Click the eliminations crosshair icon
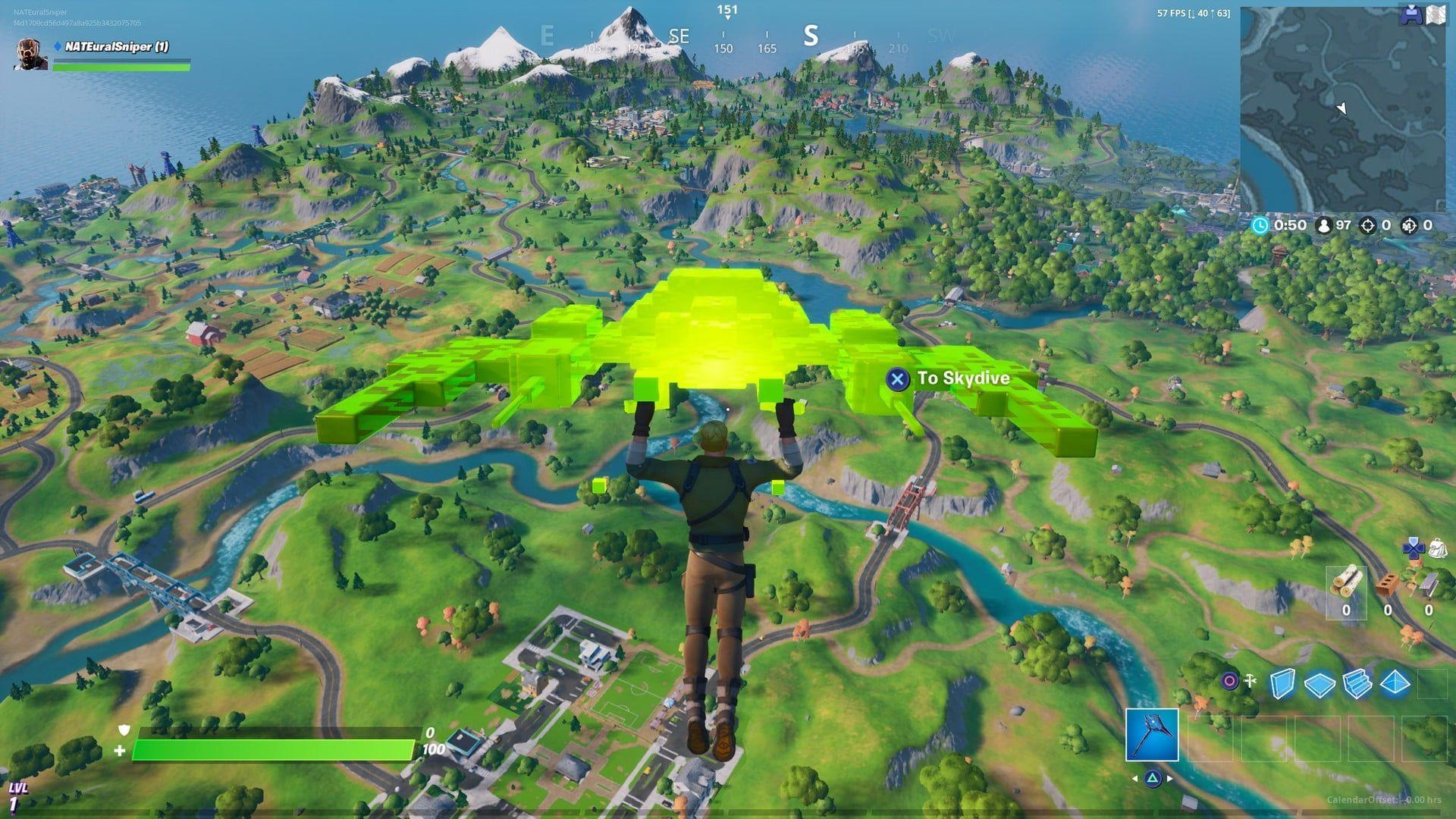 (x=1368, y=225)
